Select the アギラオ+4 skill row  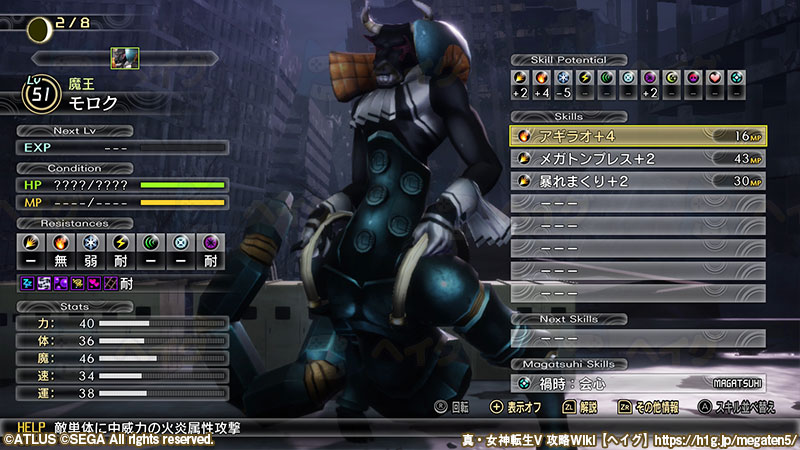click(x=638, y=136)
